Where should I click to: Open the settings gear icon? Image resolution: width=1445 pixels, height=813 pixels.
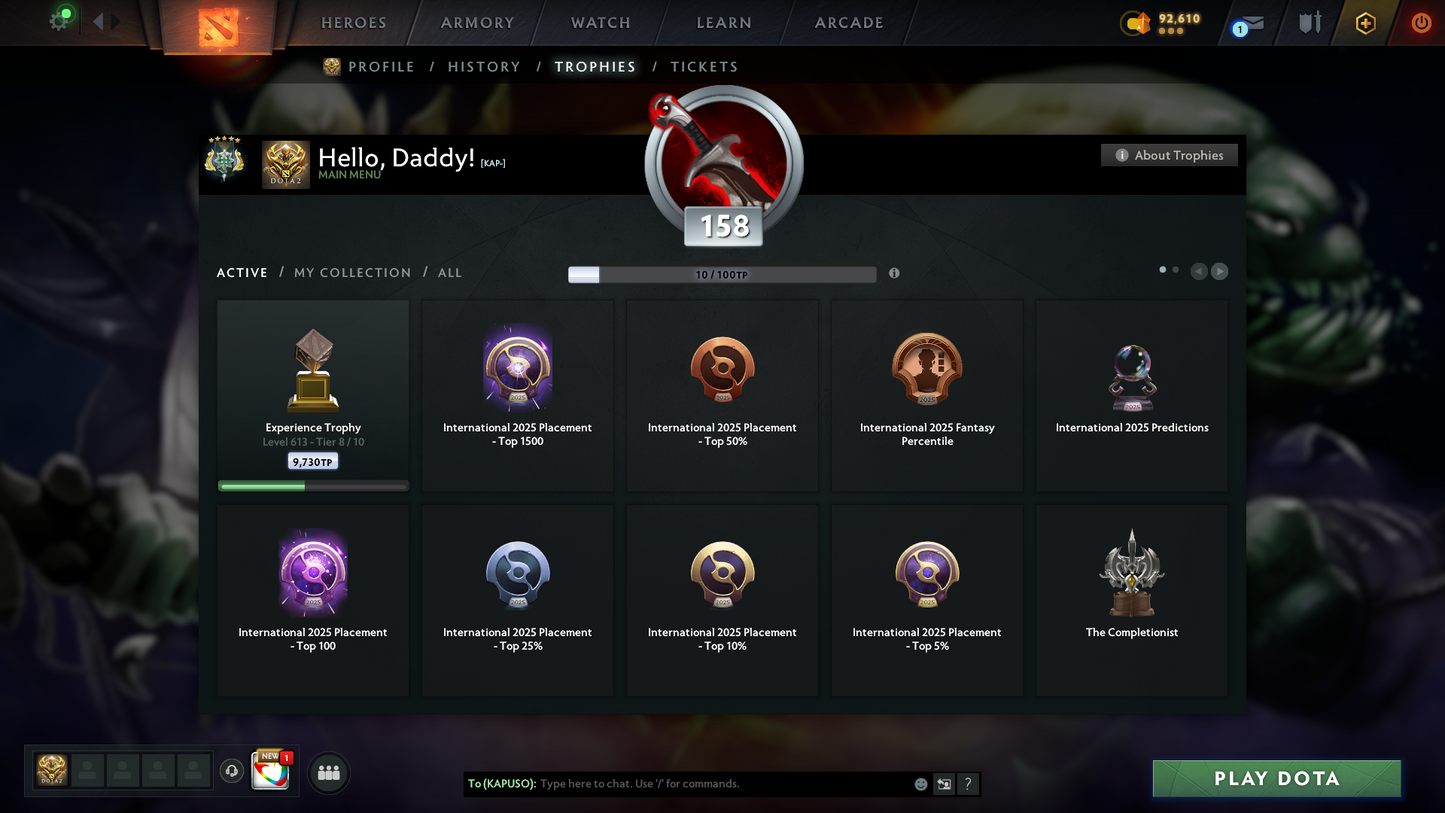coord(60,21)
